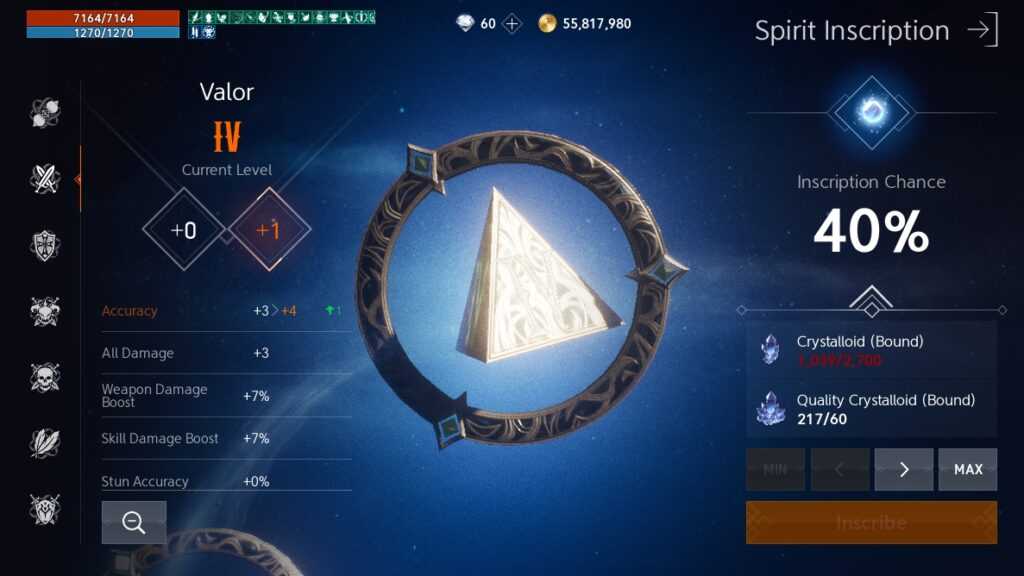Select the +0 current level diamond

pos(184,230)
